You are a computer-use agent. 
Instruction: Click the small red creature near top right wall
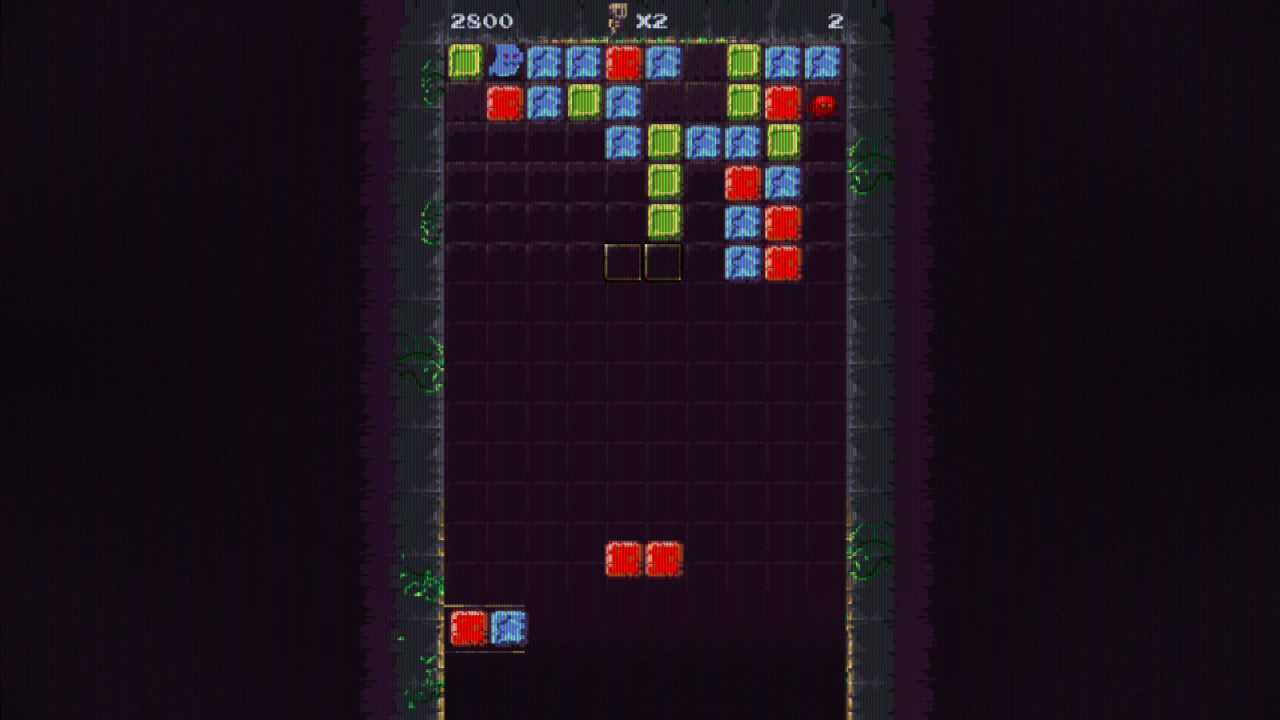823,104
